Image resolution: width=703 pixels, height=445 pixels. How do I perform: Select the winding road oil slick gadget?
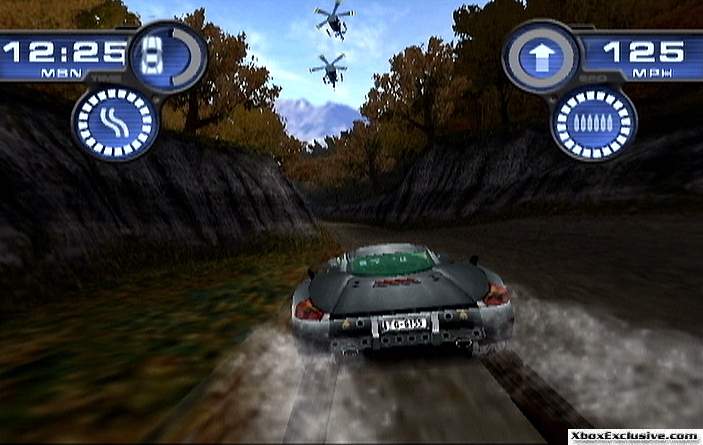pos(115,125)
